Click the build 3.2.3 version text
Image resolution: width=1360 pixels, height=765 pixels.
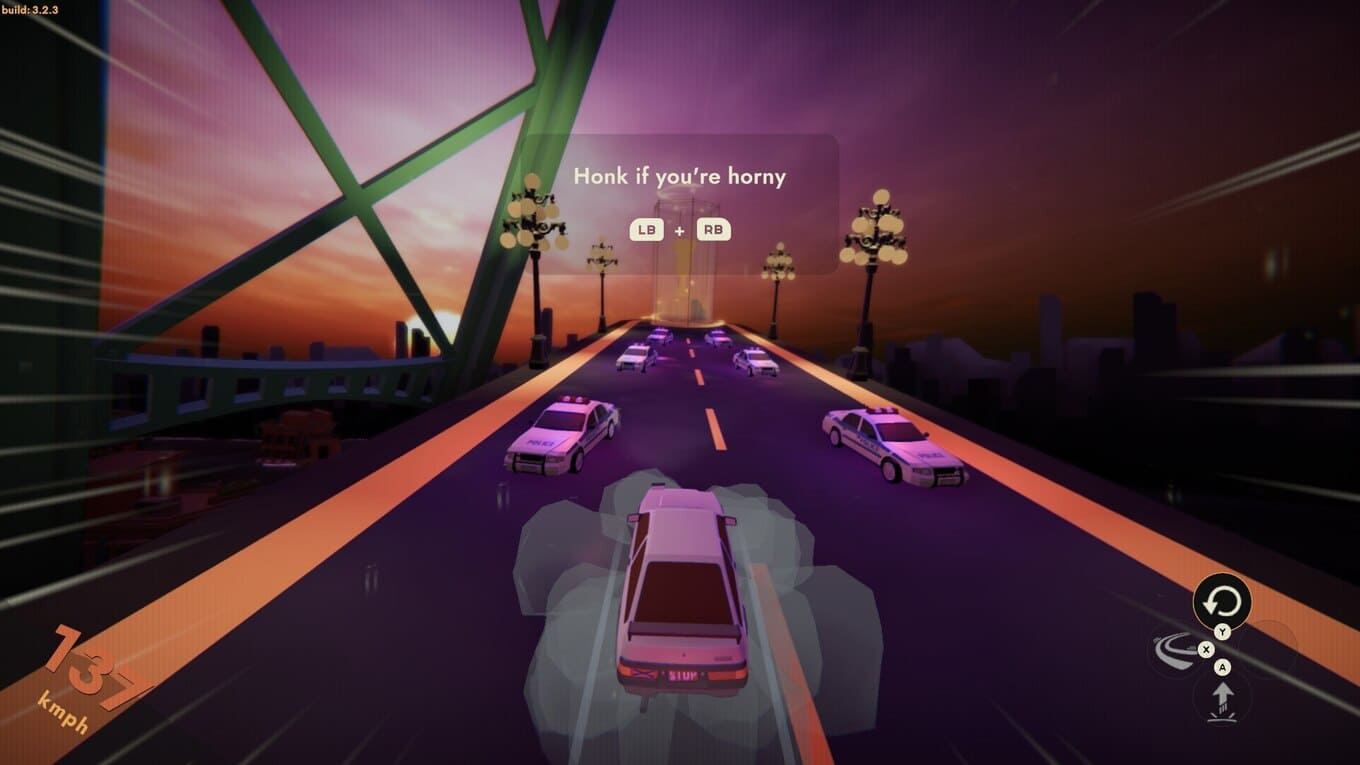tap(31, 8)
